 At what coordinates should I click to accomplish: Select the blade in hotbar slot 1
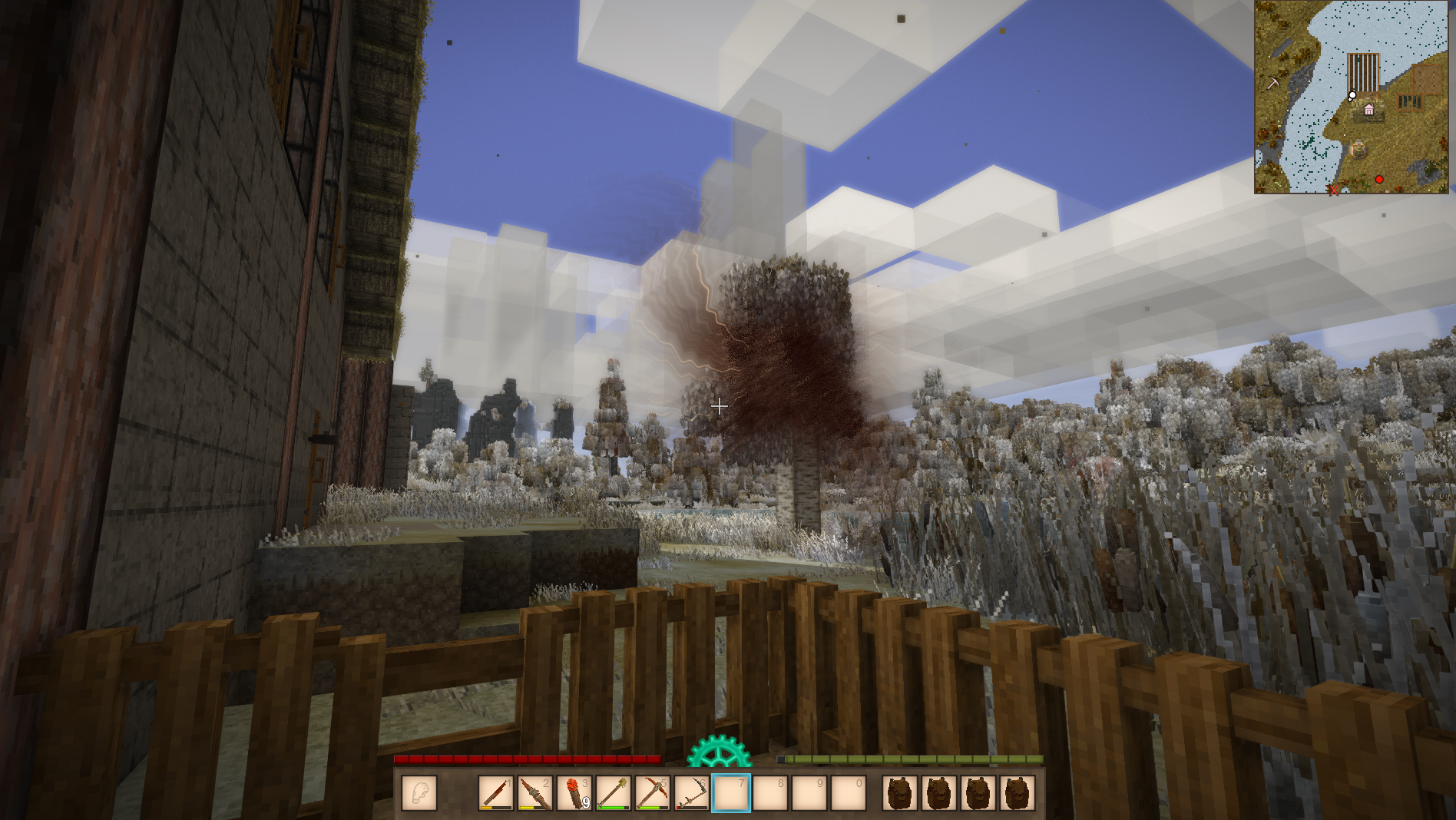(496, 793)
